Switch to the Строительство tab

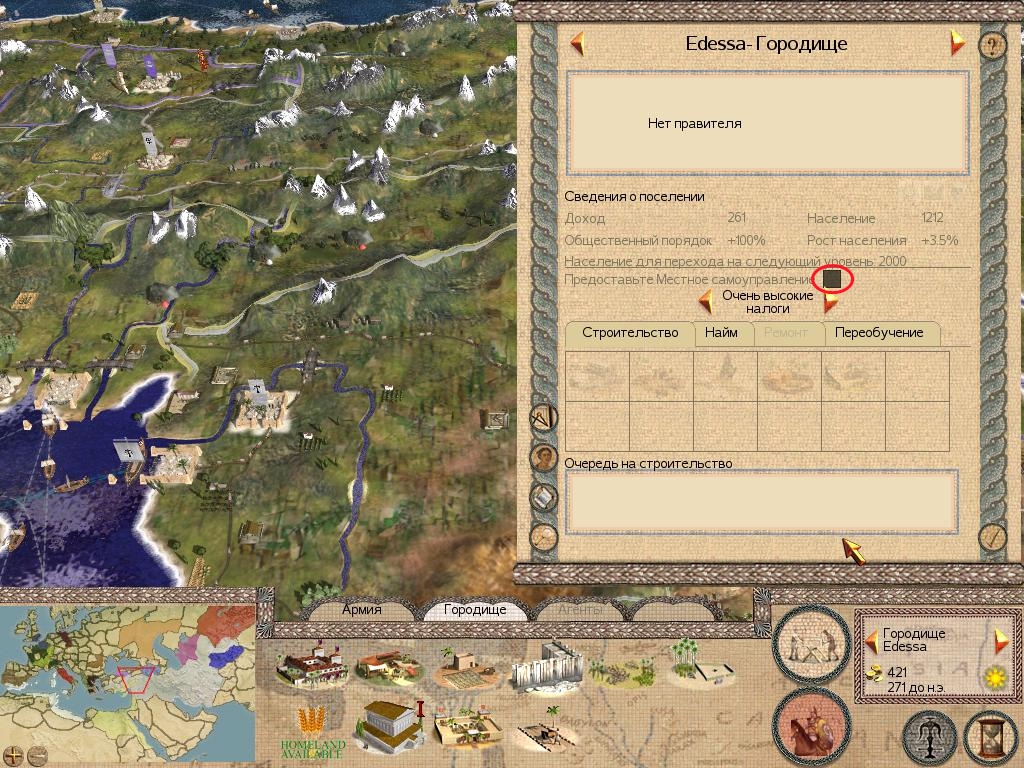630,333
